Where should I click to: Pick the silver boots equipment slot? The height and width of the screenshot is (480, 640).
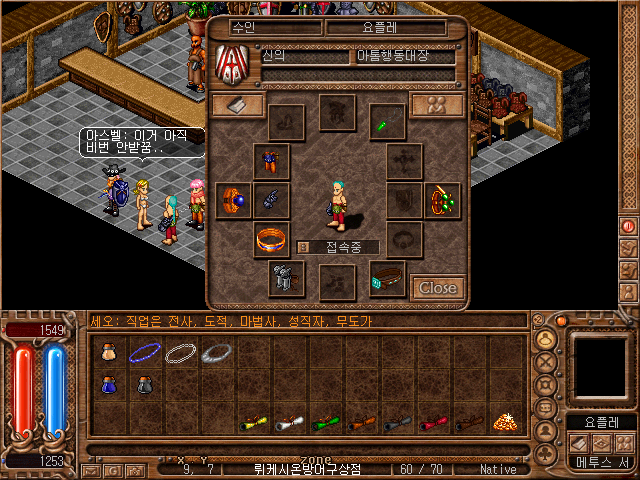(285, 278)
